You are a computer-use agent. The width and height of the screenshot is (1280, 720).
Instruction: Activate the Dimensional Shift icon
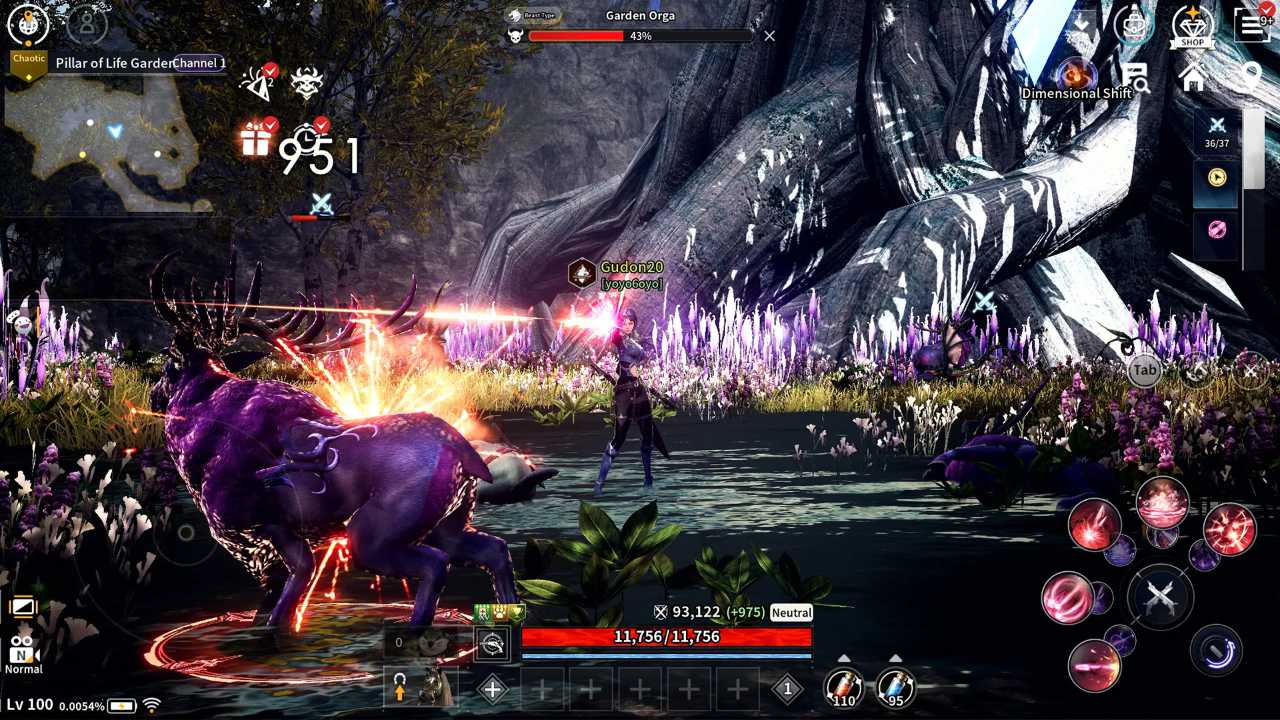coord(1077,76)
